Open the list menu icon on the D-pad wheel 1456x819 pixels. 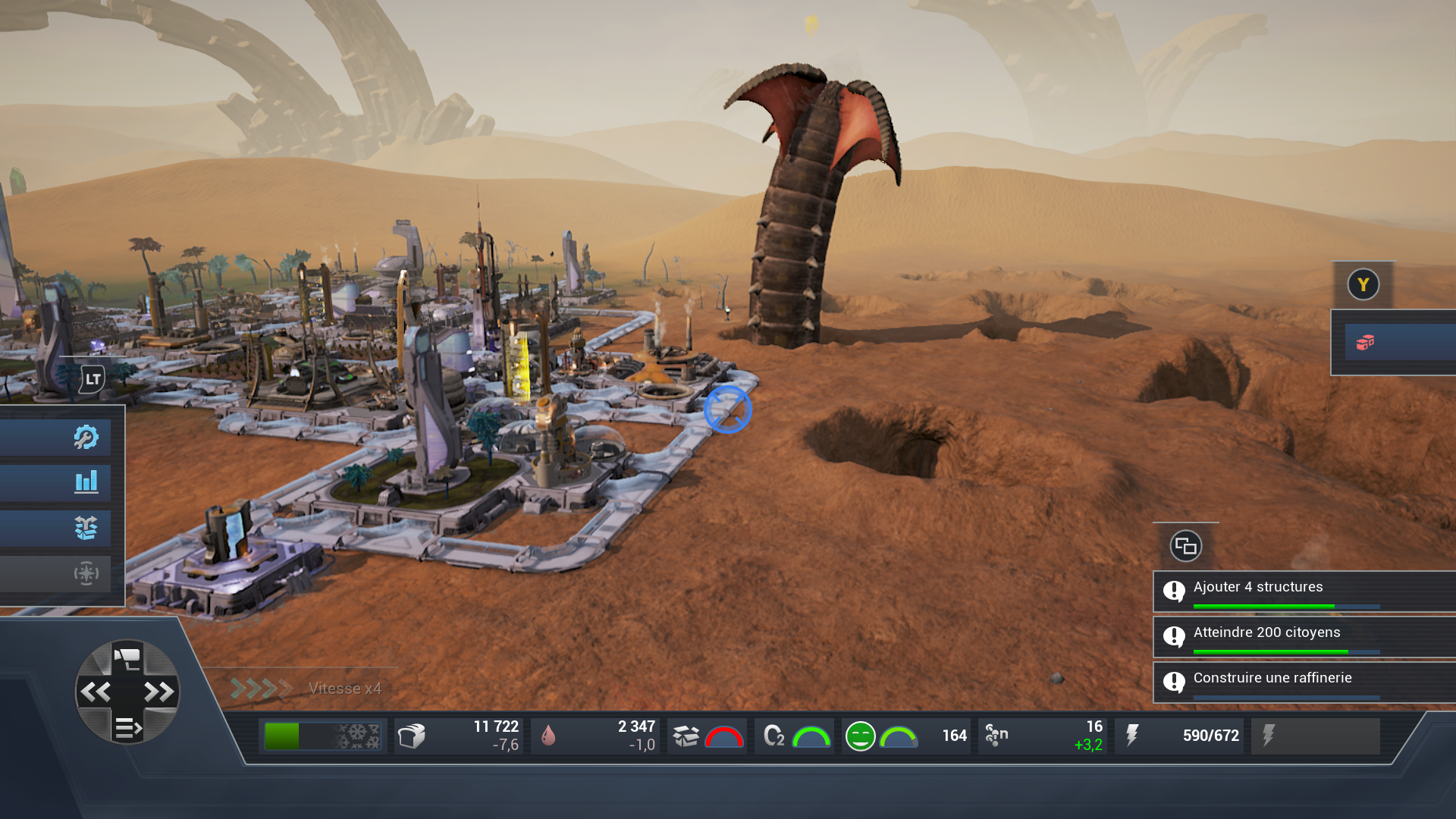(127, 728)
